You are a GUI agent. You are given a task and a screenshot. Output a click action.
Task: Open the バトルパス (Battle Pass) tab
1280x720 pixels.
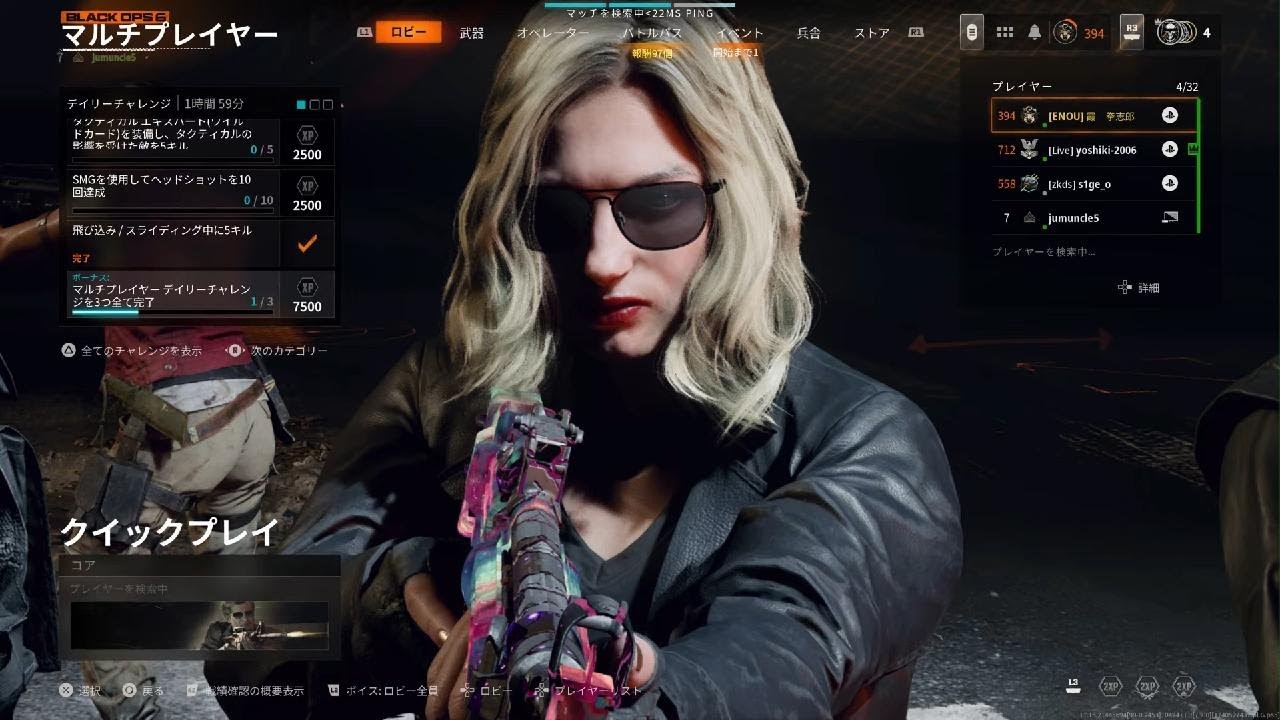pos(652,33)
